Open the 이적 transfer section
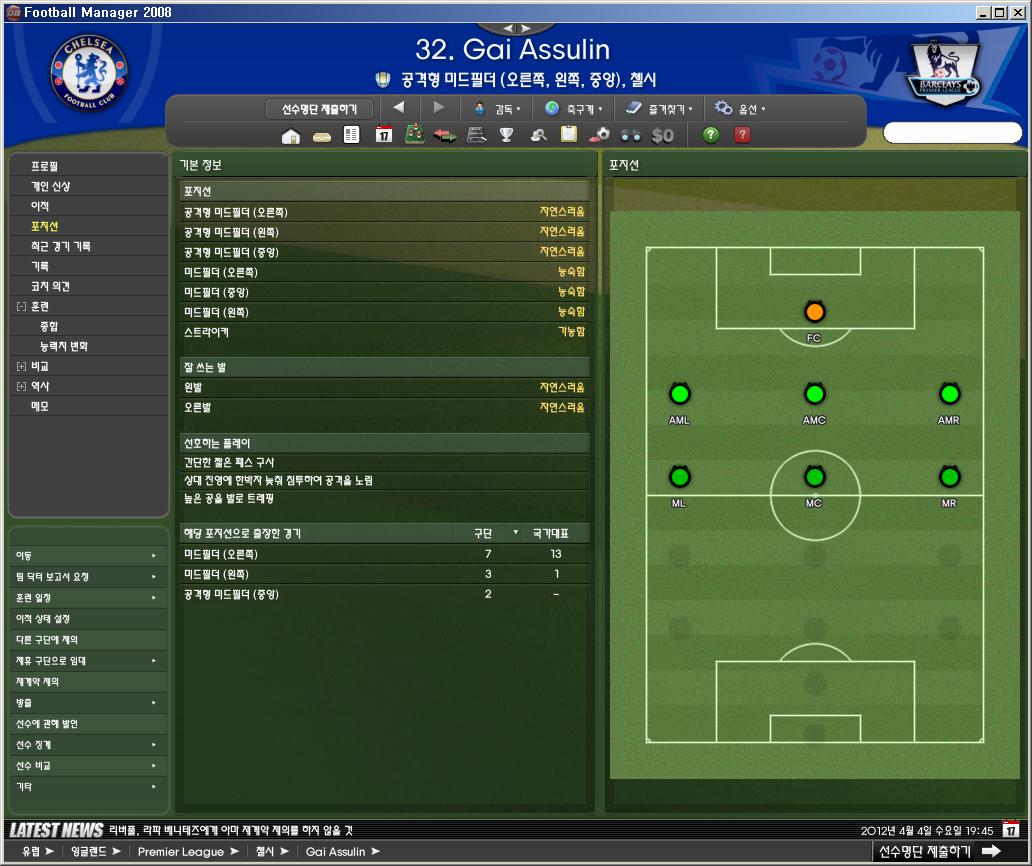The width and height of the screenshot is (1032, 866). click(40, 206)
